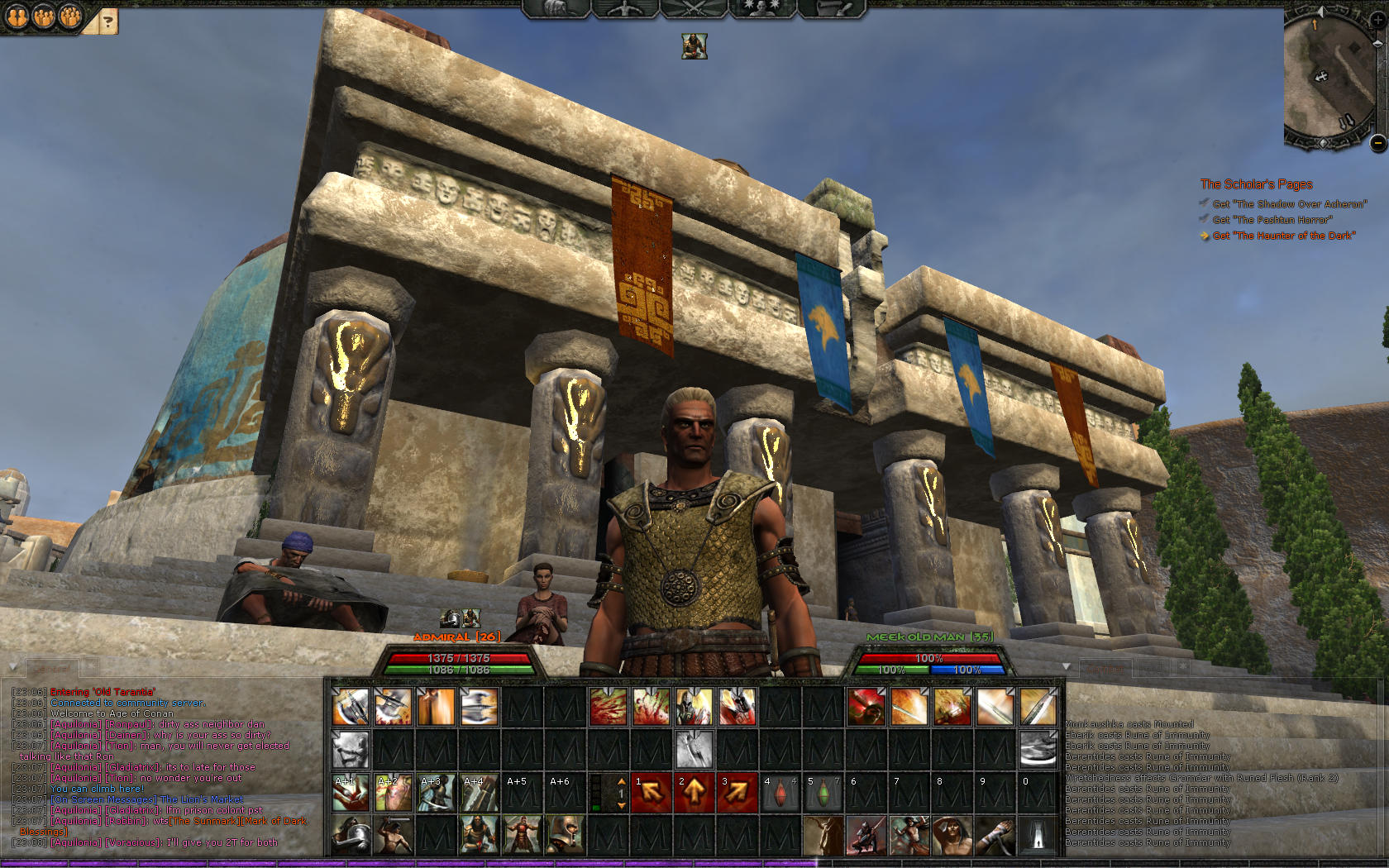This screenshot has width=1389, height=868.
Task: Select the Meek Old Man target nameplate
Action: [929, 637]
